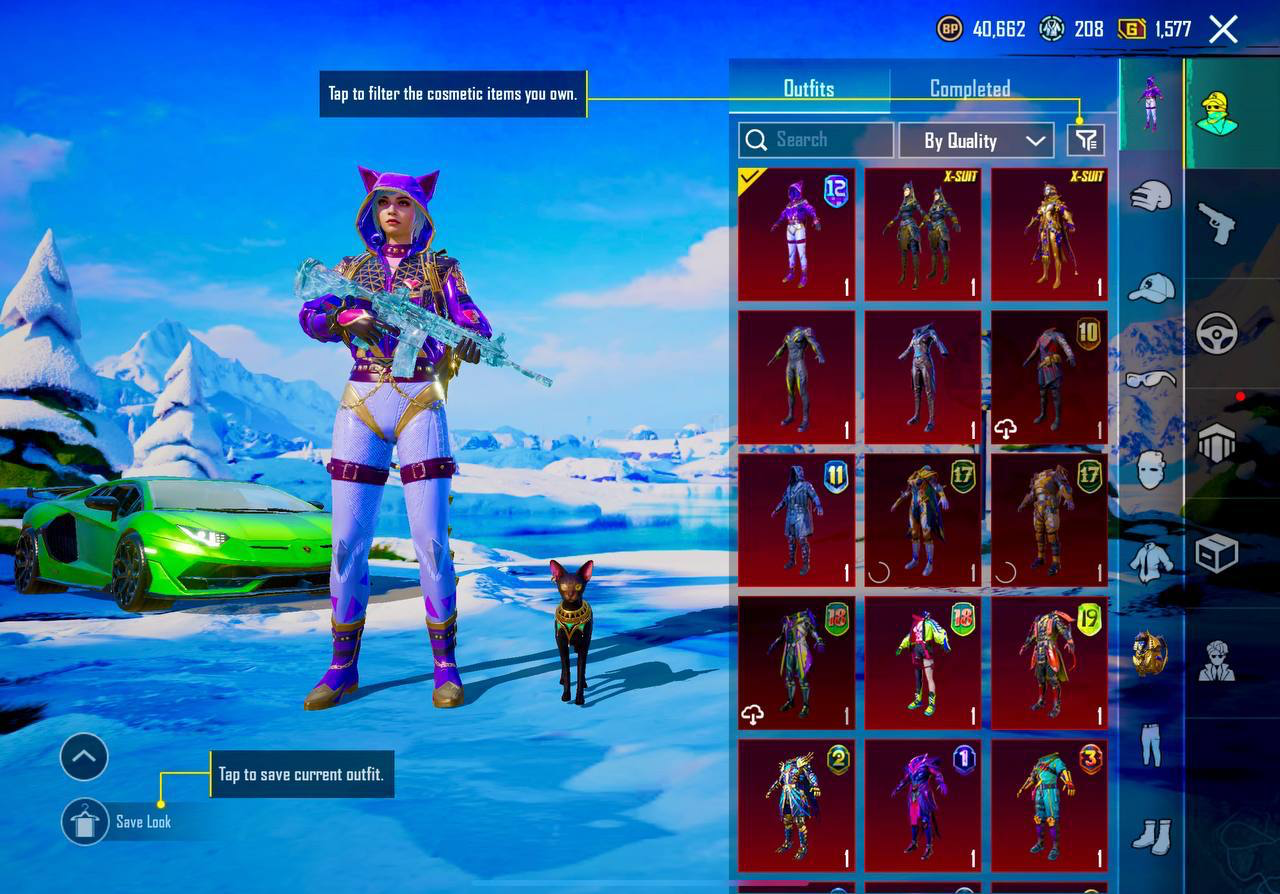Open the baseball cap headwear category
Image resolution: width=1280 pixels, height=894 pixels.
[1151, 288]
